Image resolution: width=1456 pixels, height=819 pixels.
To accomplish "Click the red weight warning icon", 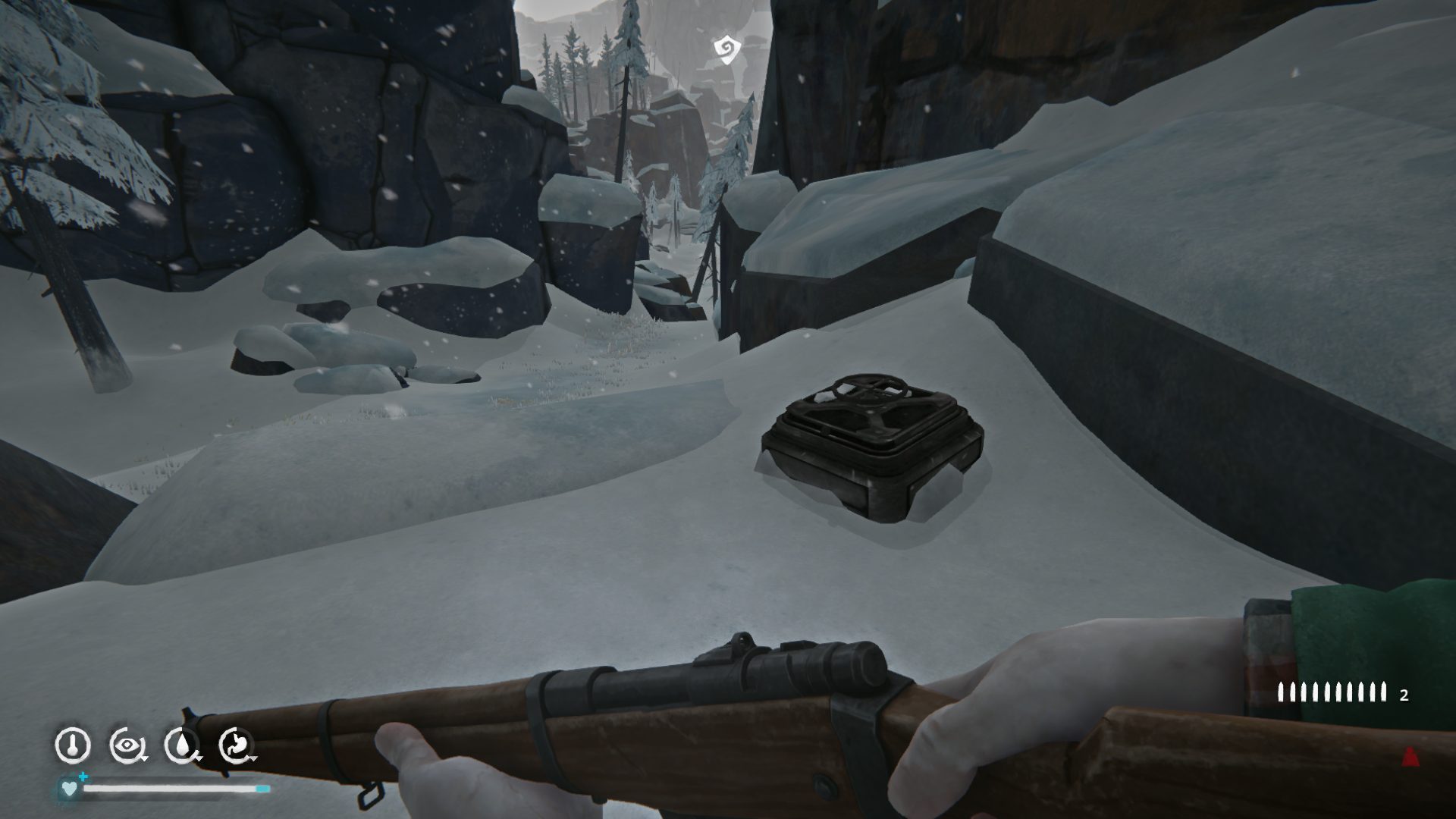I will [1410, 756].
